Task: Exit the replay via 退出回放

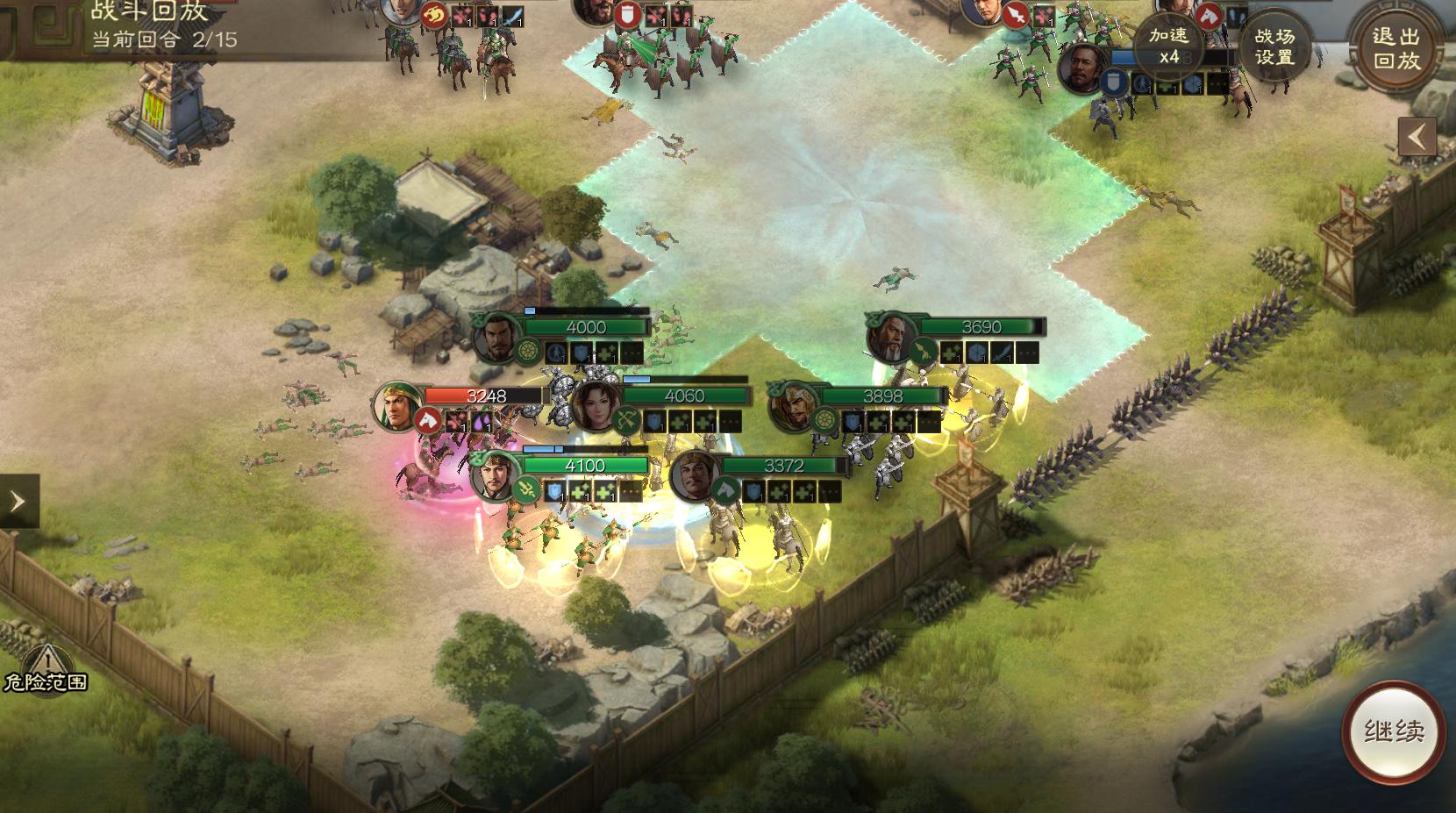Action: (1396, 47)
